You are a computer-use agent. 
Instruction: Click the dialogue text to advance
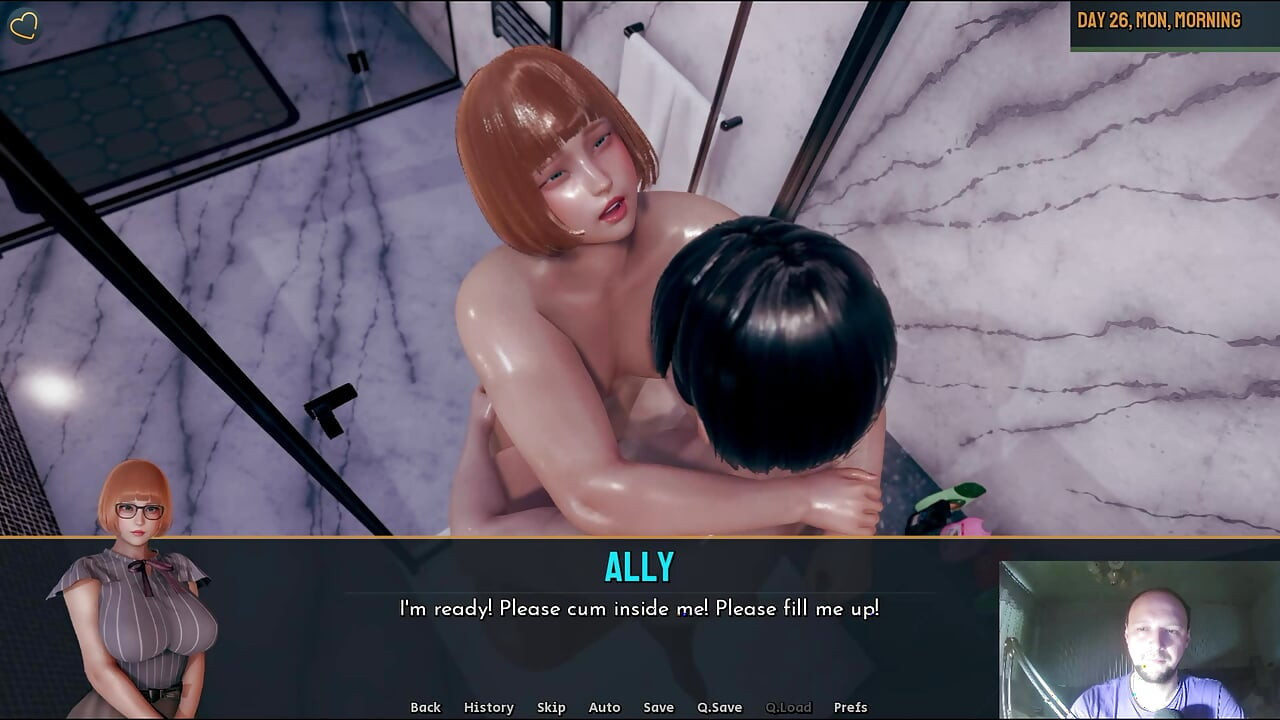tap(640, 605)
